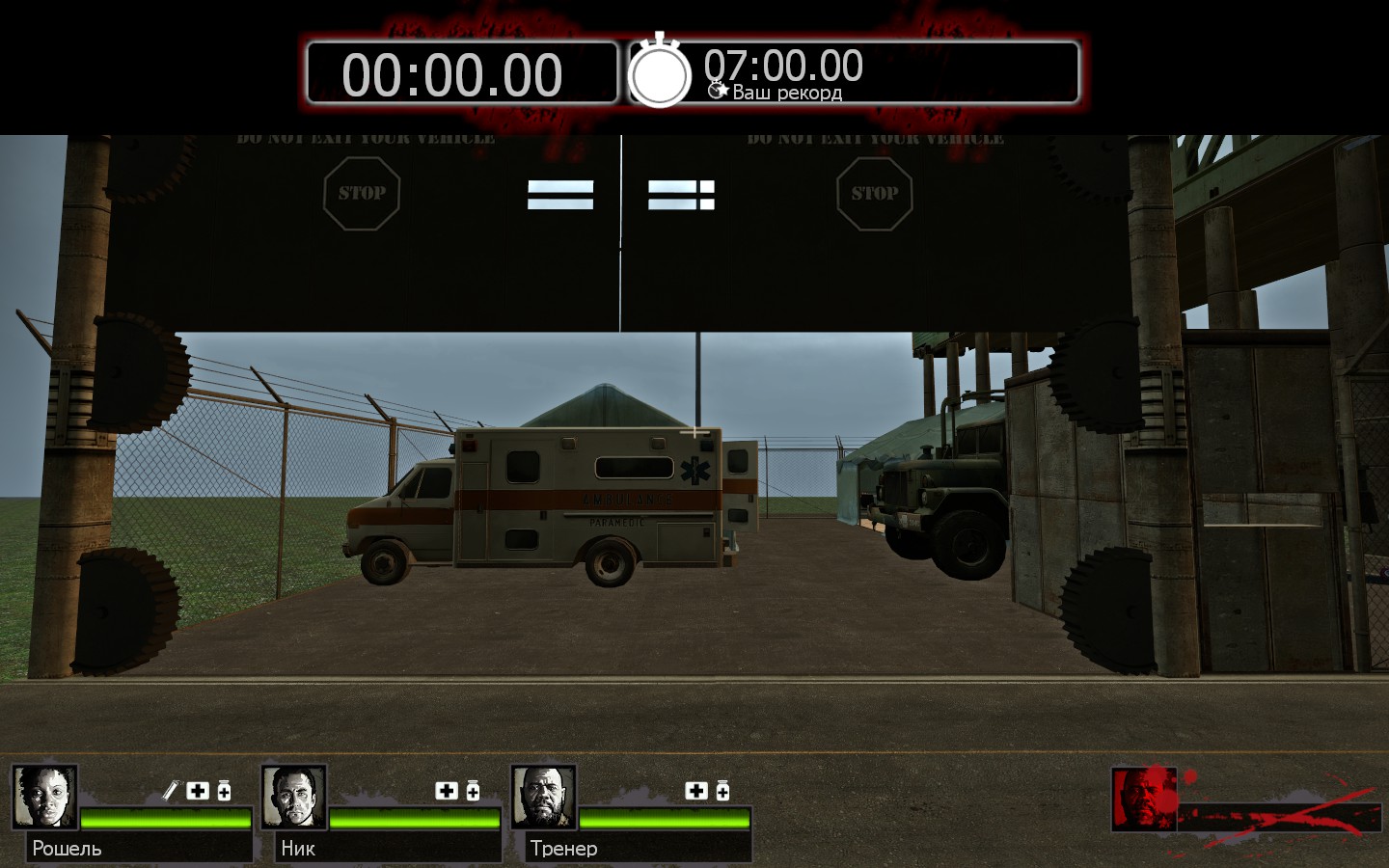
Task: Click Ник's pain pills icon
Action: (x=473, y=791)
